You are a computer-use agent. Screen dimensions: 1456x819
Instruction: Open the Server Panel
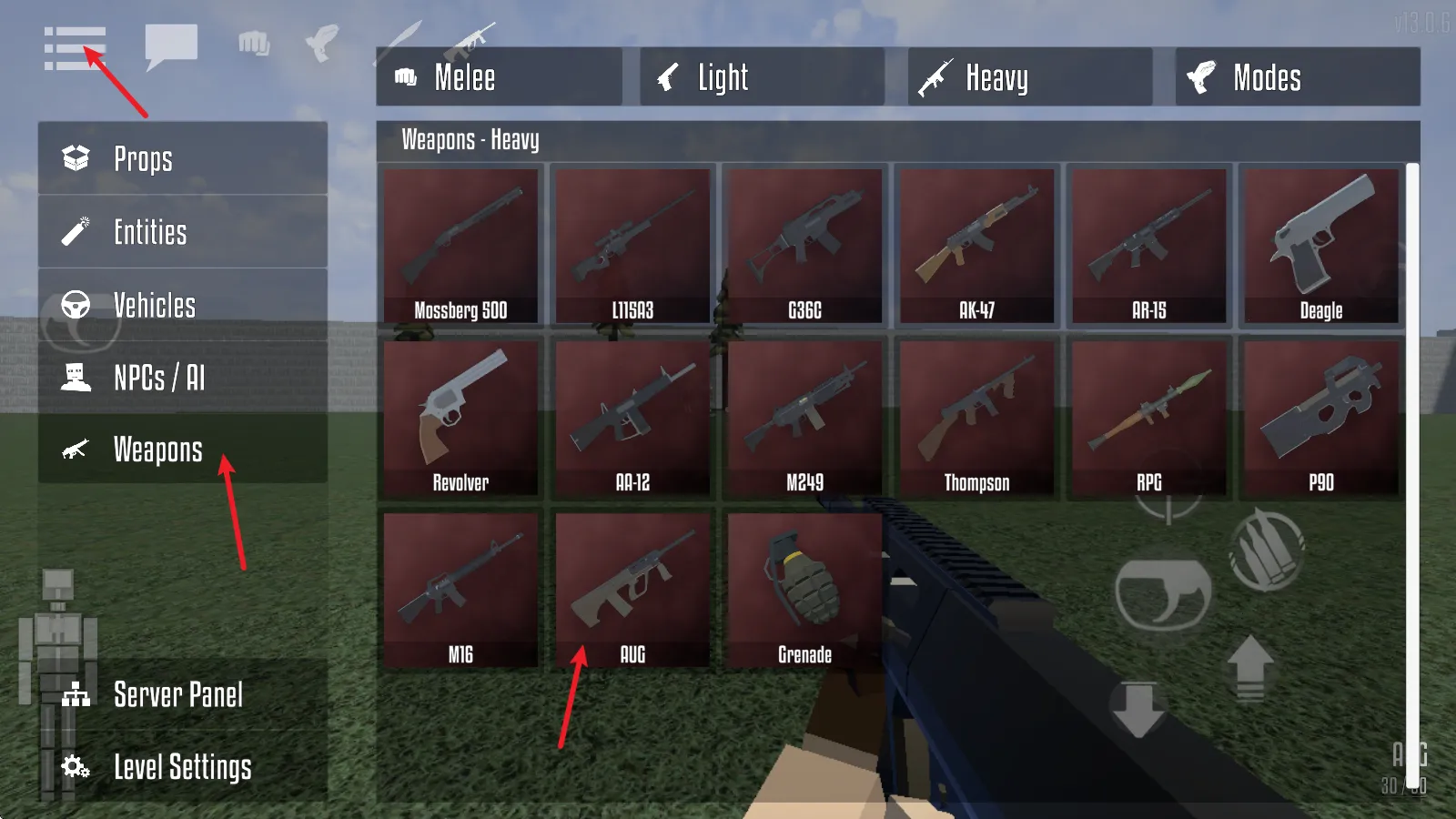coord(182,694)
